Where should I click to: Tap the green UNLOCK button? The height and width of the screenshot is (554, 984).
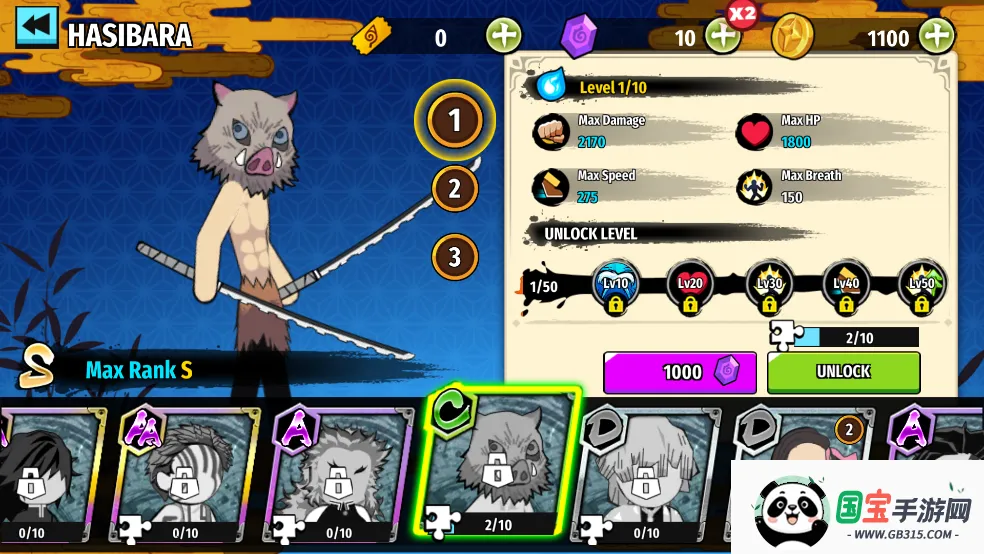843,372
